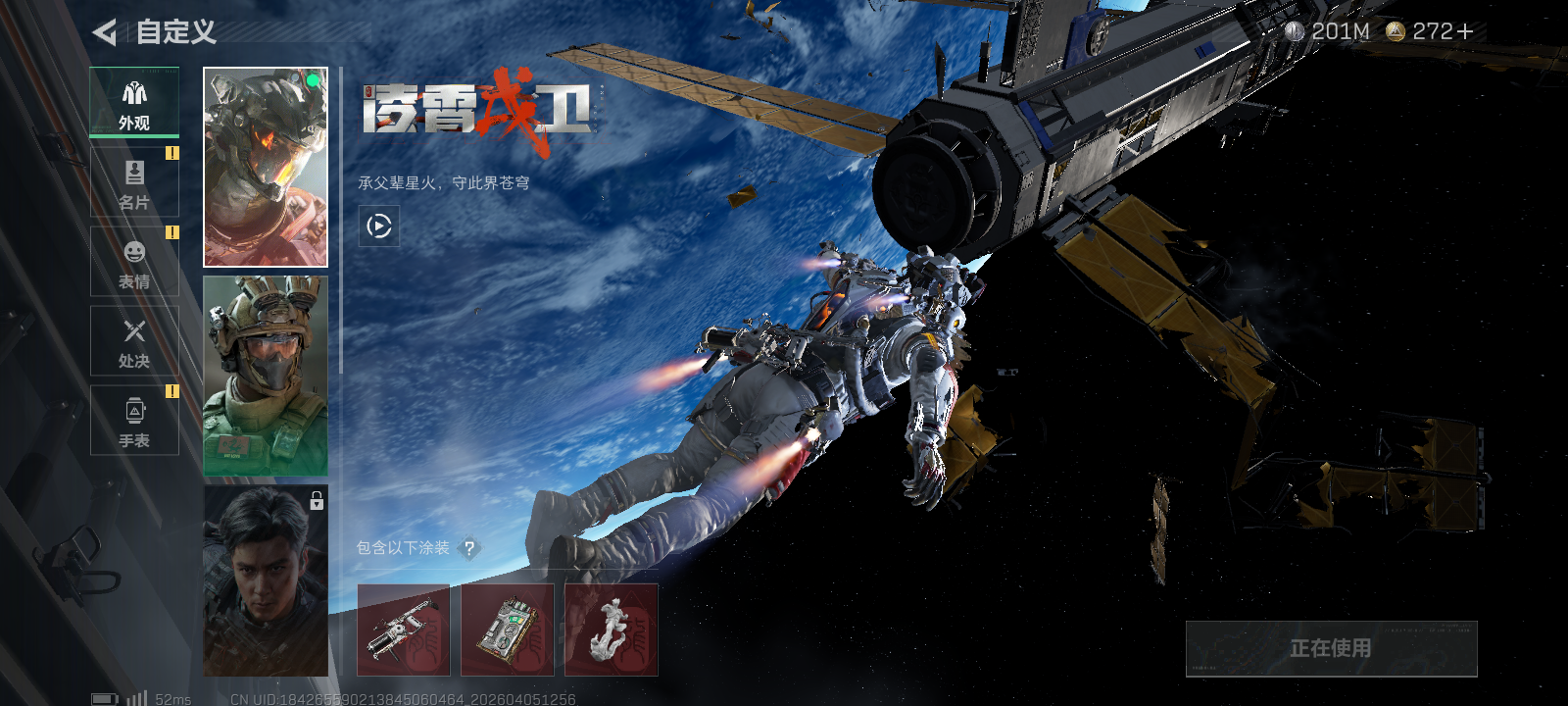Switch to the 手表 tab
Viewport: 1568px width, 706px height.
click(x=134, y=421)
